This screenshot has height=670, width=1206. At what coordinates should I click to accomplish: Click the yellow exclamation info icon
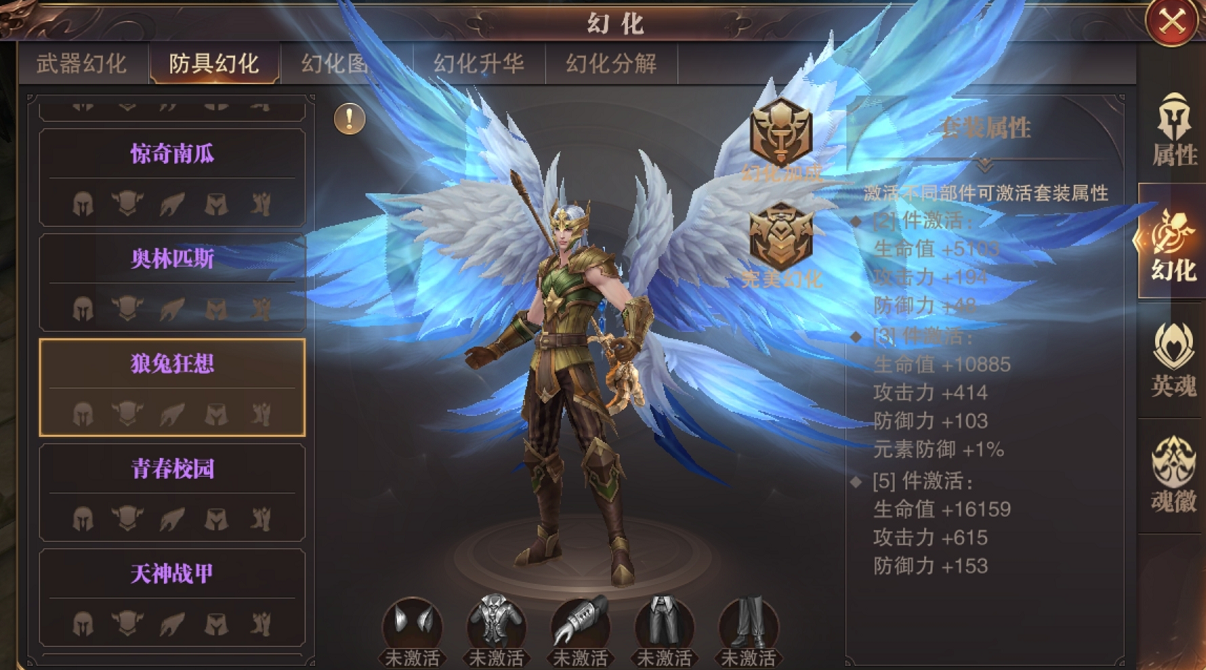(x=349, y=119)
